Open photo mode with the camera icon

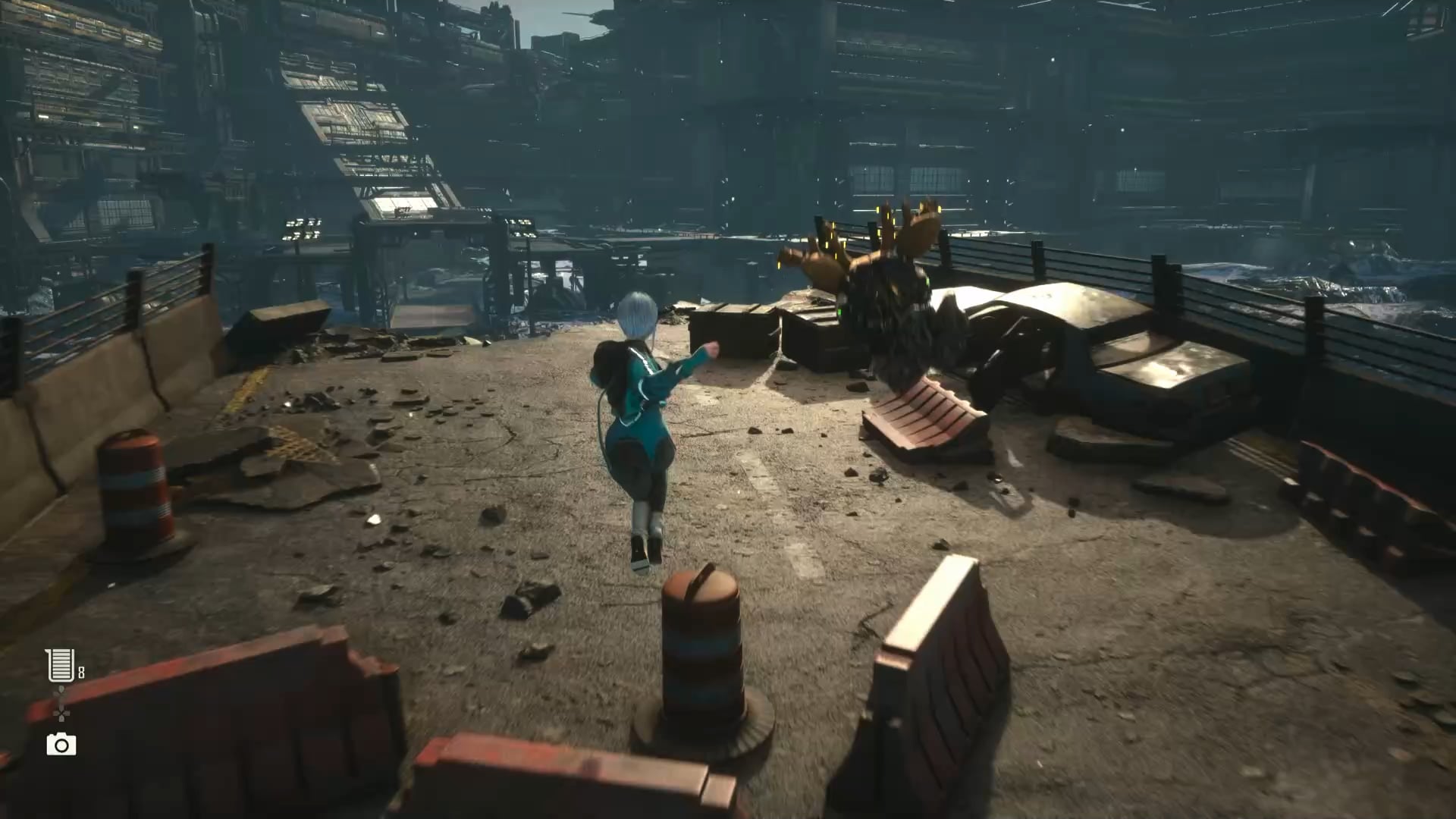[x=61, y=744]
